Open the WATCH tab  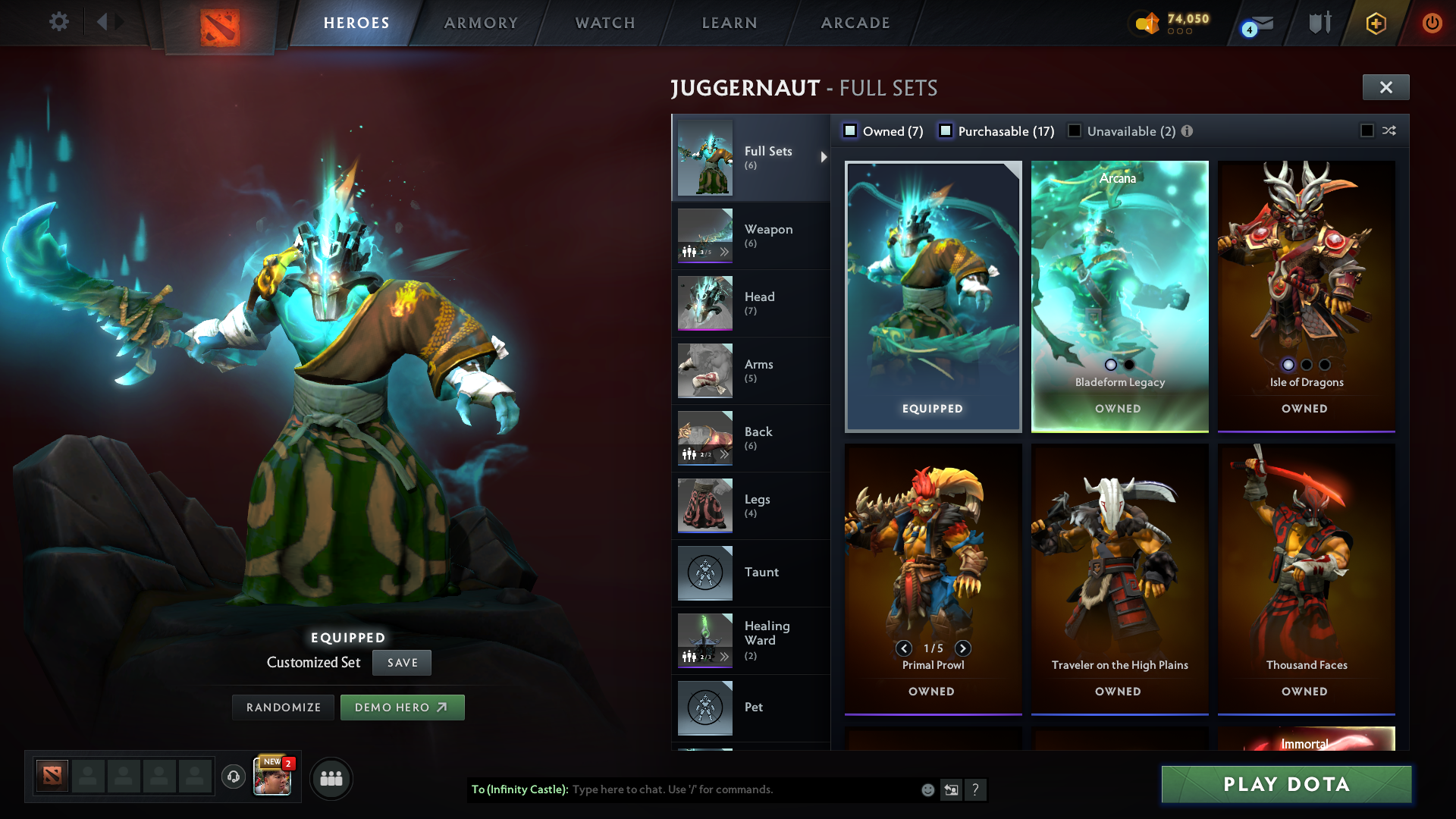click(x=604, y=23)
